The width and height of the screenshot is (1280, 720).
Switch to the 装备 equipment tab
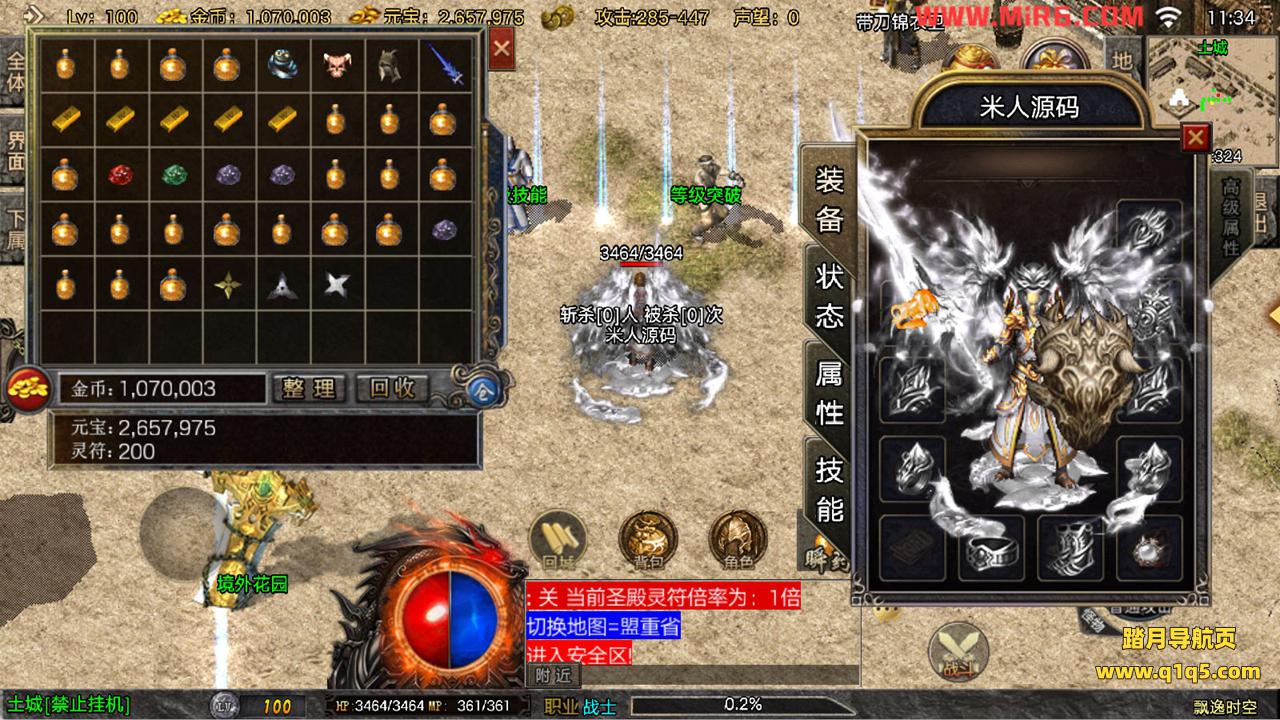[829, 200]
